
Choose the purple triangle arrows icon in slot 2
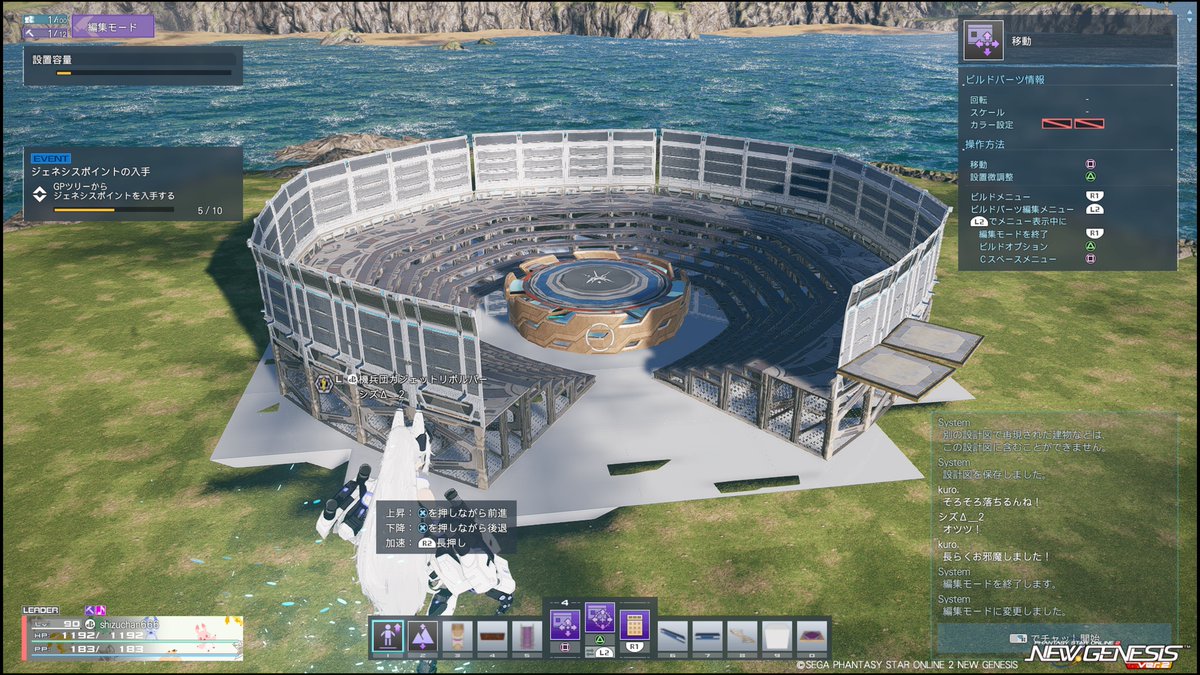click(422, 635)
